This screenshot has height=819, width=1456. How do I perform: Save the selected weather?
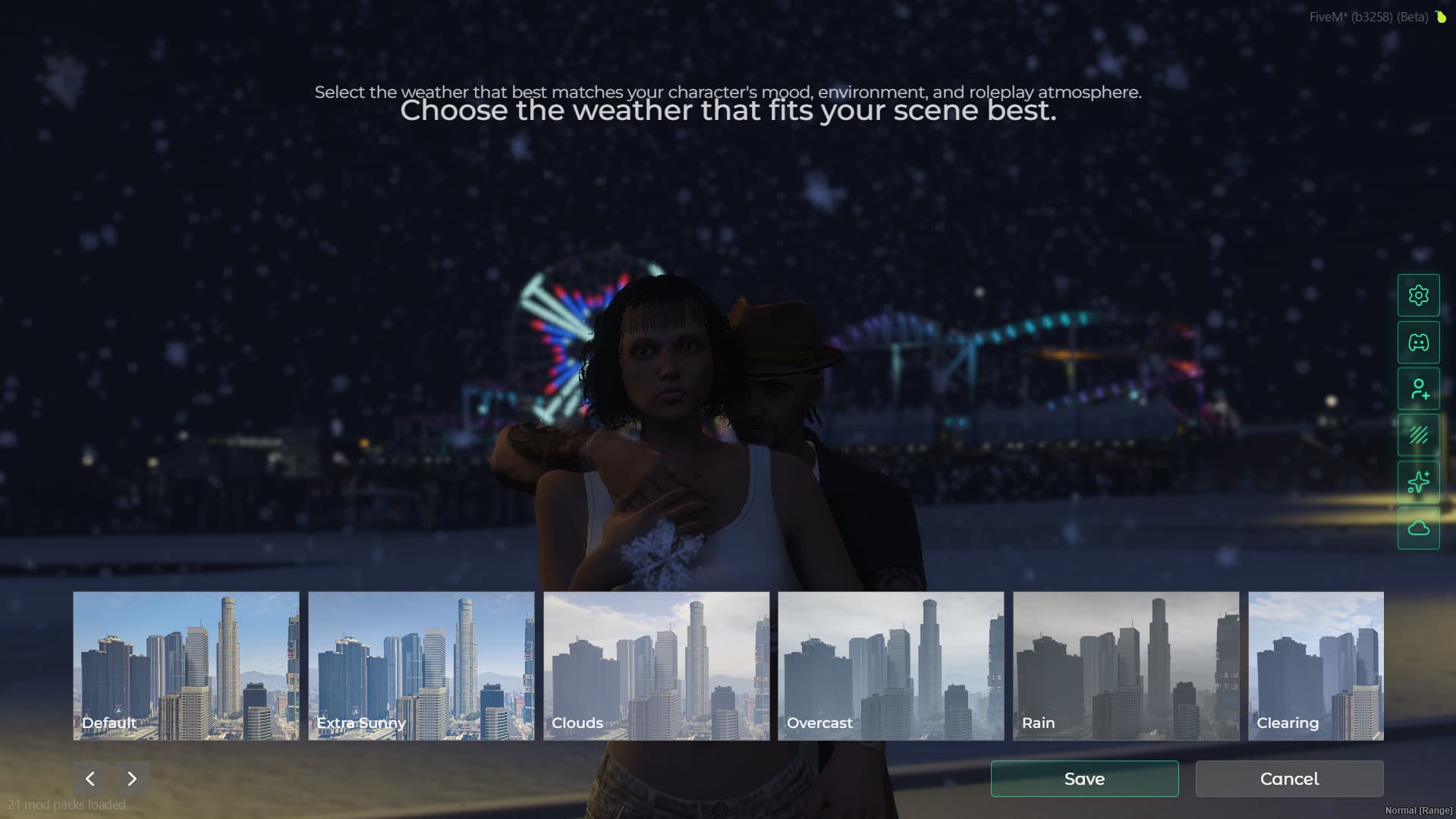(1084, 779)
